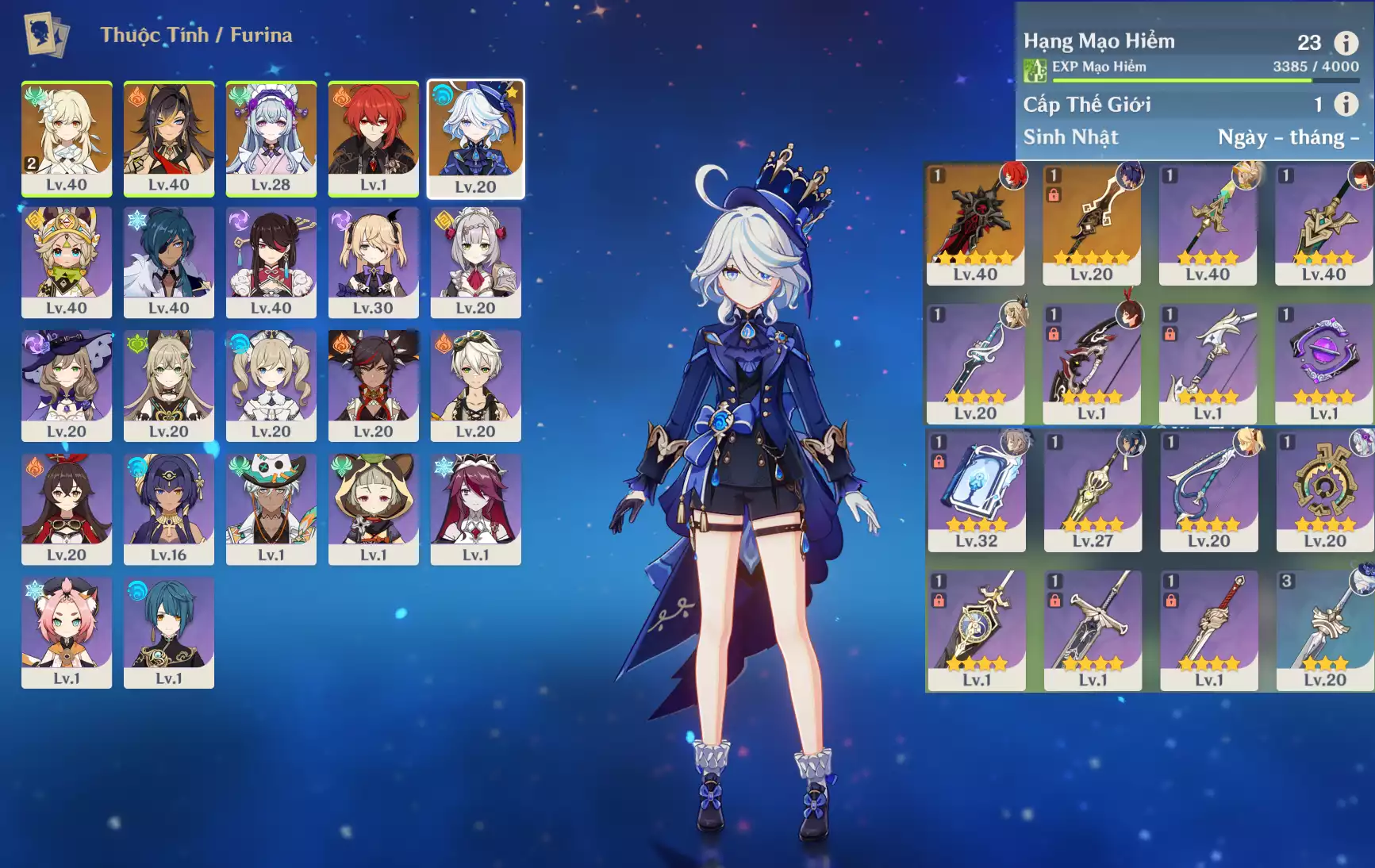Pick the blonde Traveler portrait
1375x868 pixels.
(67, 139)
